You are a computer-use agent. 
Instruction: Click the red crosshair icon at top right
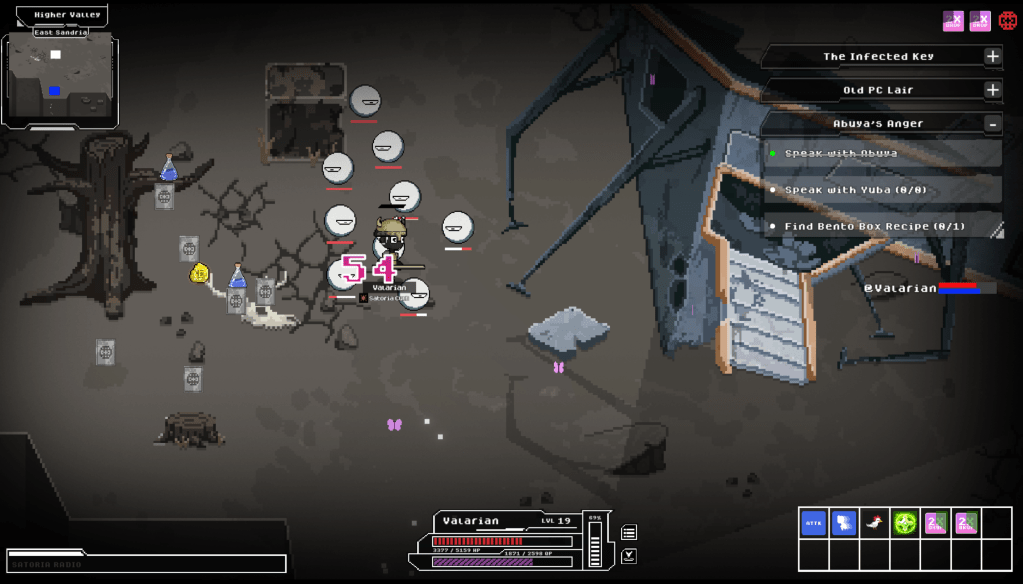(1008, 20)
